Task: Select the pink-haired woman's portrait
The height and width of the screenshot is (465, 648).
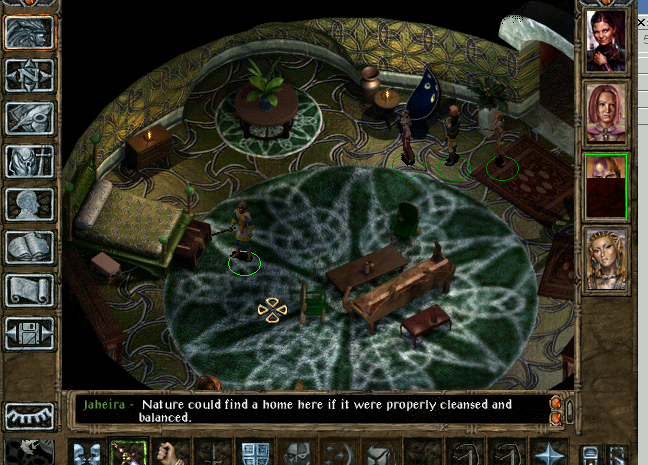Action: click(x=606, y=113)
